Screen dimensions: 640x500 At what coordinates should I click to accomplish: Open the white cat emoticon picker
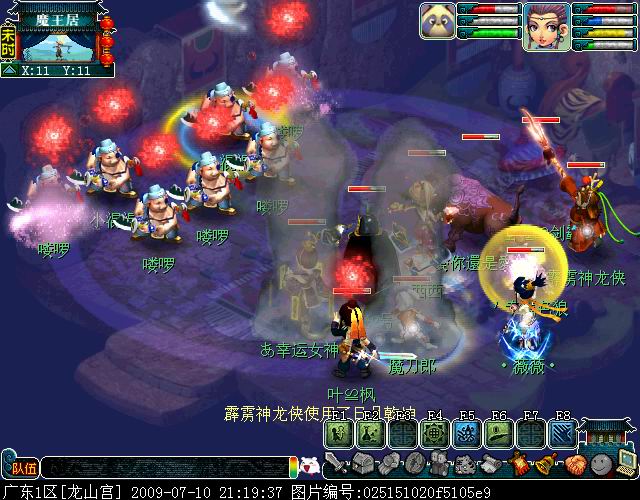click(310, 466)
